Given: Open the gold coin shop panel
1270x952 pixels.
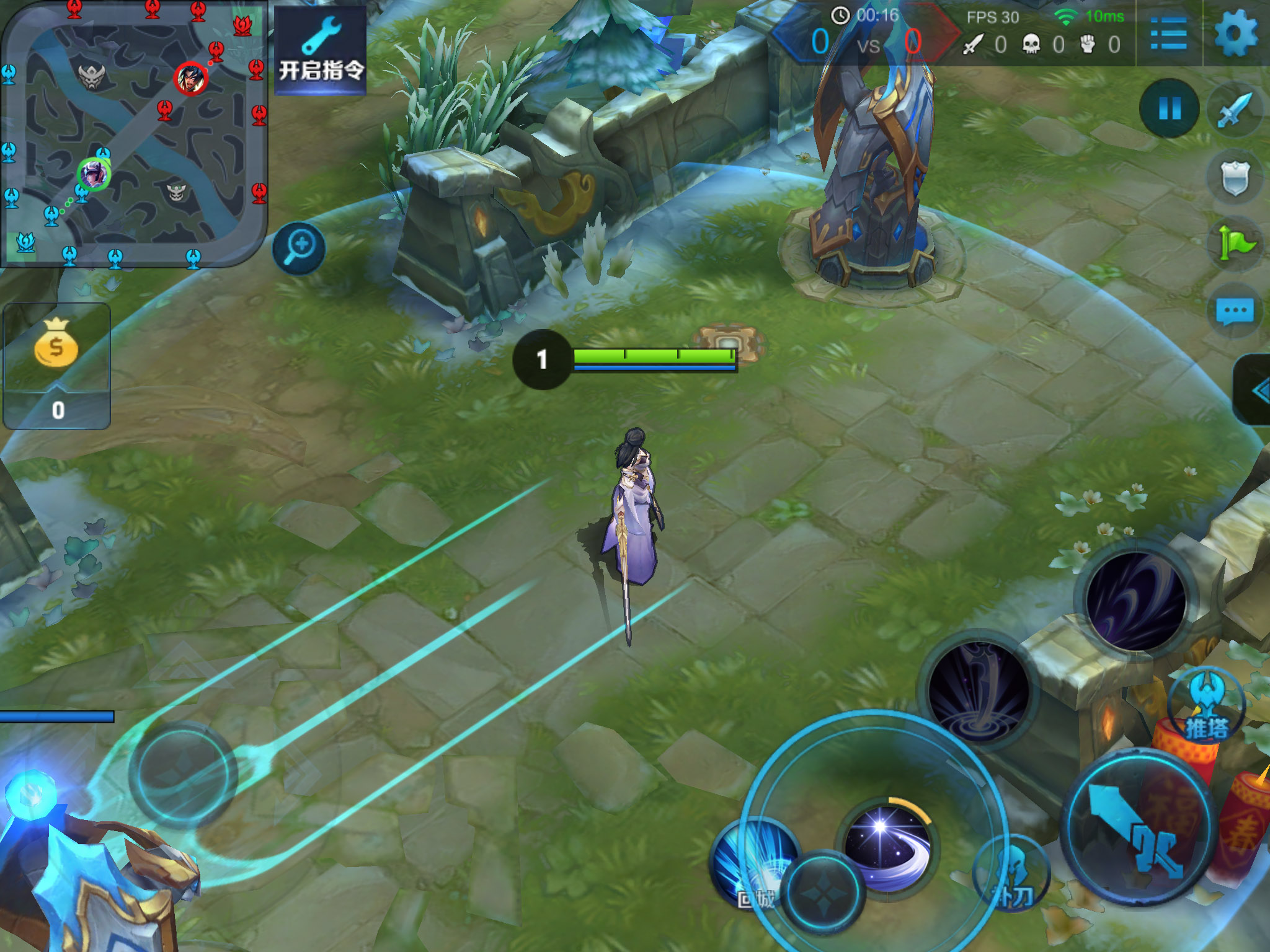Looking at the screenshot, I should (x=56, y=366).
